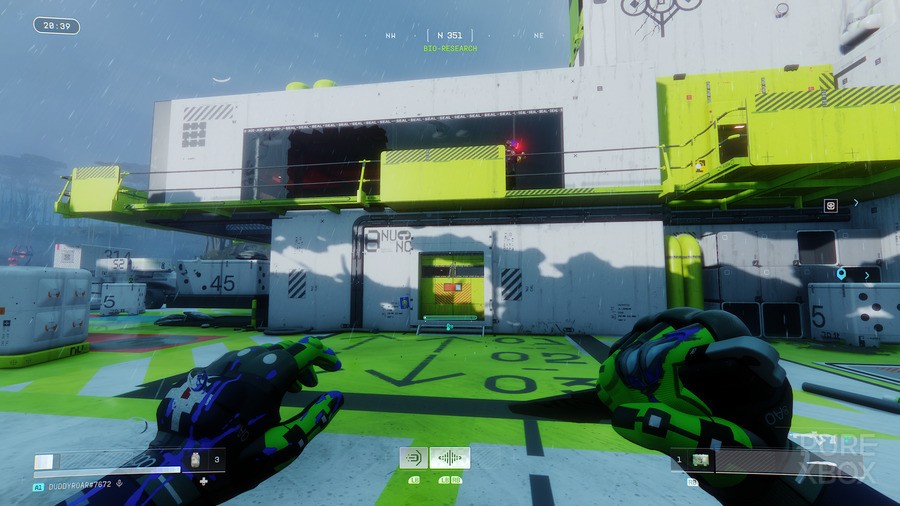
Task: Click the blue location pin waypoint marker
Action: point(842,273)
